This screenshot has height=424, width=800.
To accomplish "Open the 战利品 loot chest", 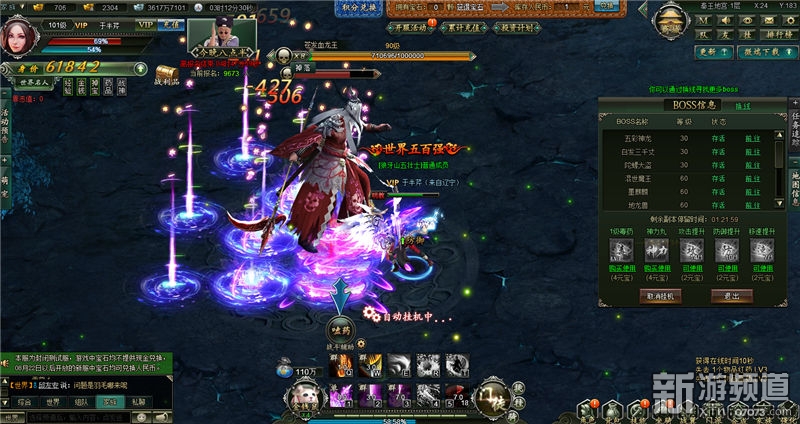I will point(165,75).
